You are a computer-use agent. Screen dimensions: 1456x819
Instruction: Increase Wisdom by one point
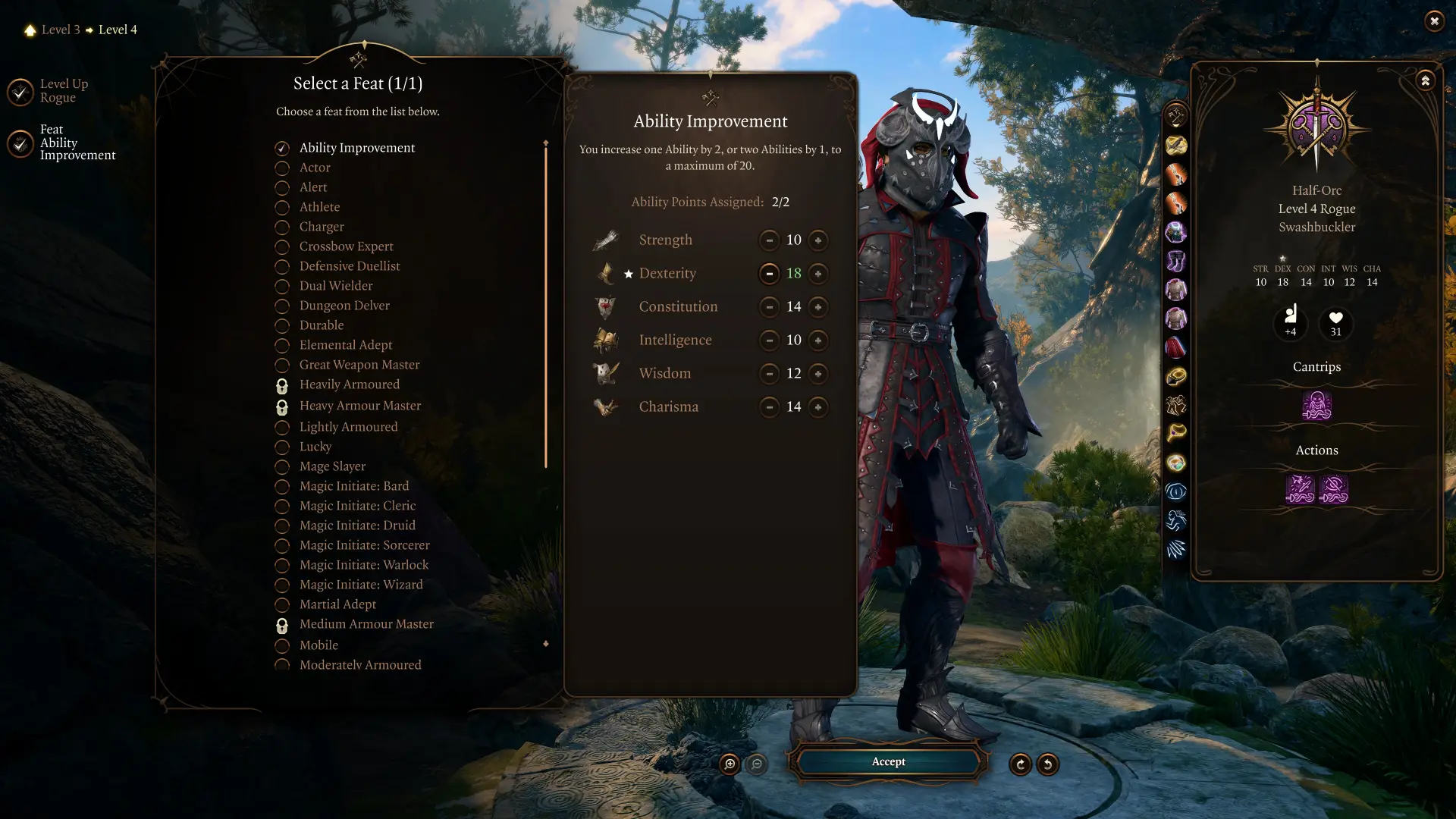(x=817, y=374)
